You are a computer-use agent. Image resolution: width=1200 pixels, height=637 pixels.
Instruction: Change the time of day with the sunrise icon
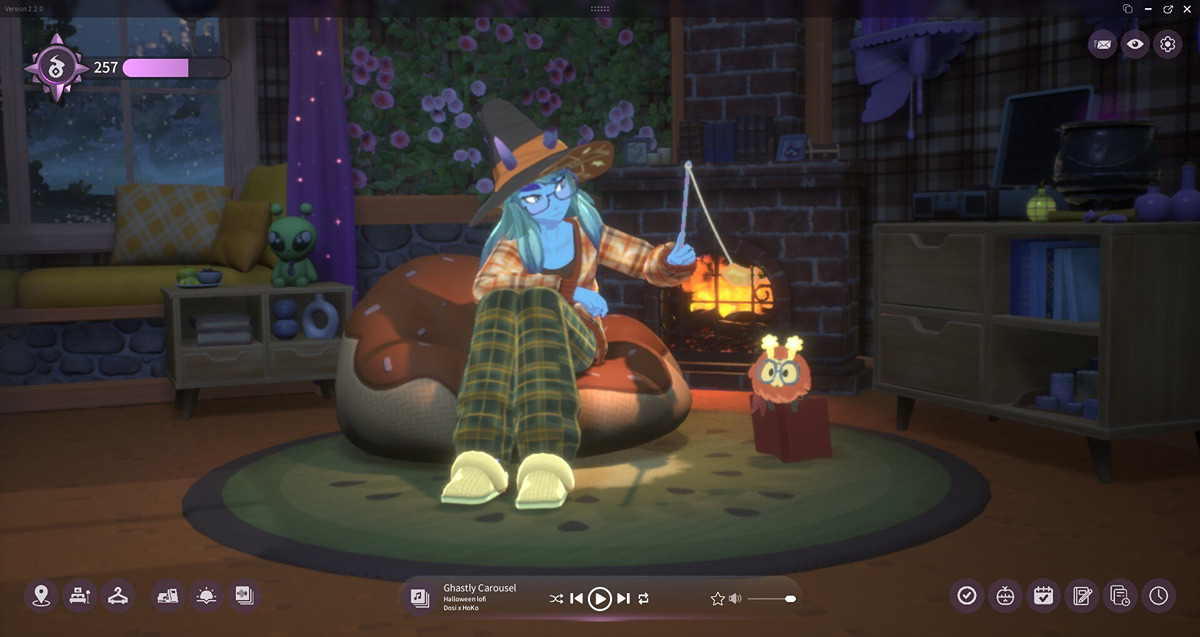[x=206, y=596]
